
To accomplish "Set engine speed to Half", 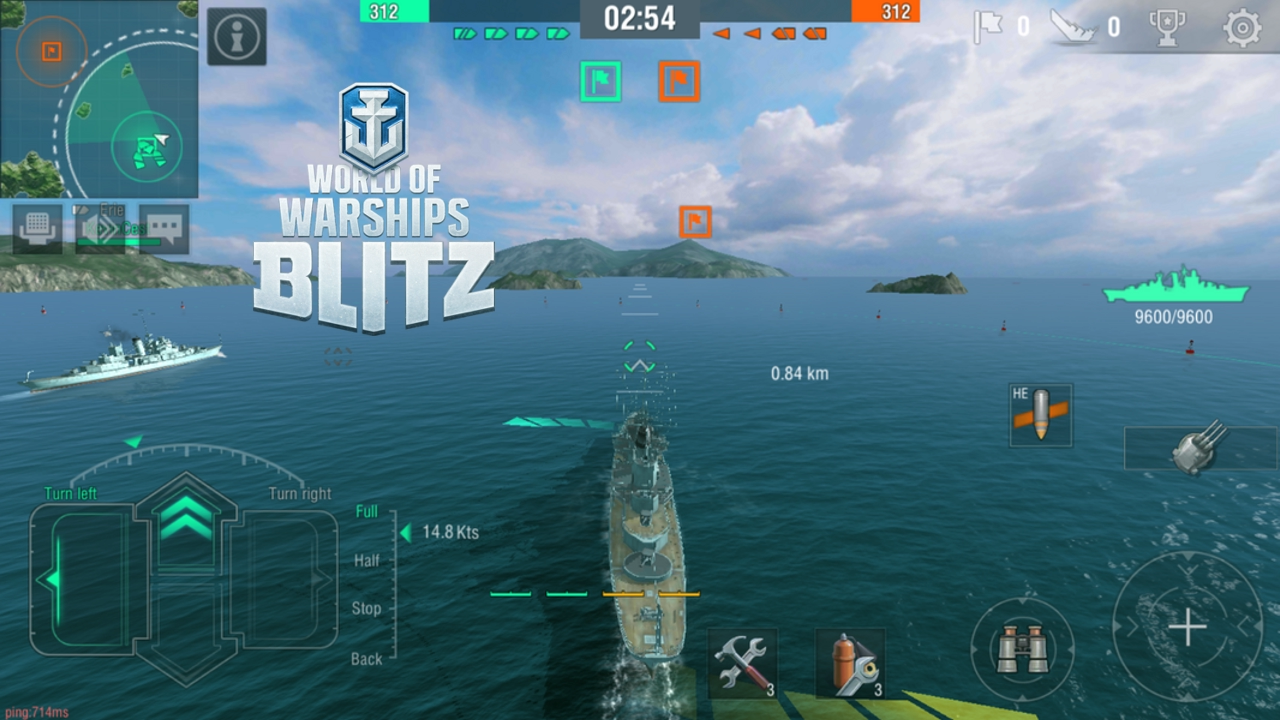I will [x=366, y=560].
